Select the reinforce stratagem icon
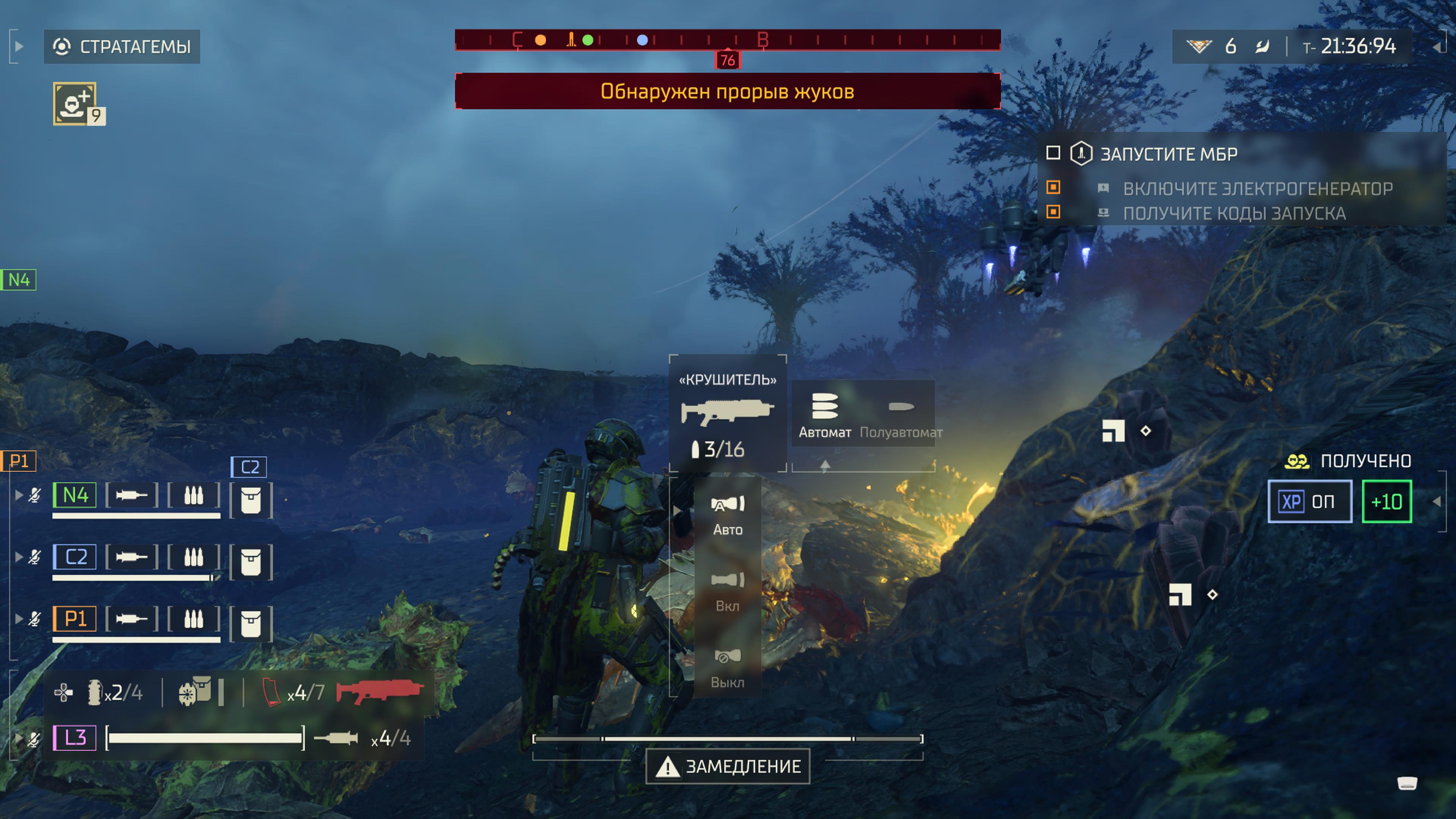 [75, 104]
